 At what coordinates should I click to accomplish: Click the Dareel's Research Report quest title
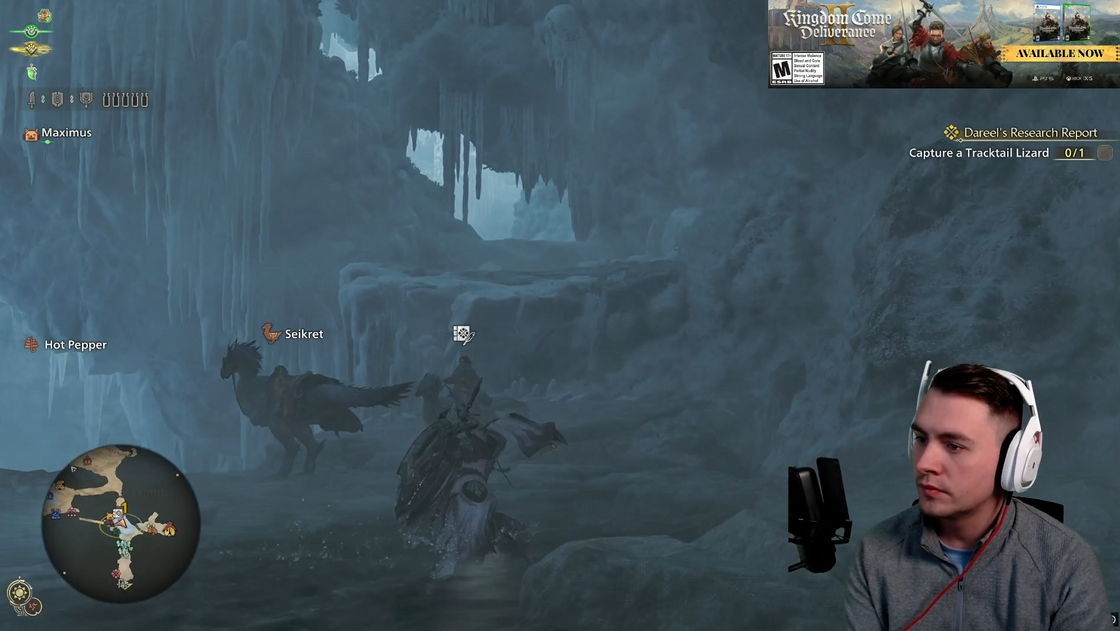[1029, 133]
